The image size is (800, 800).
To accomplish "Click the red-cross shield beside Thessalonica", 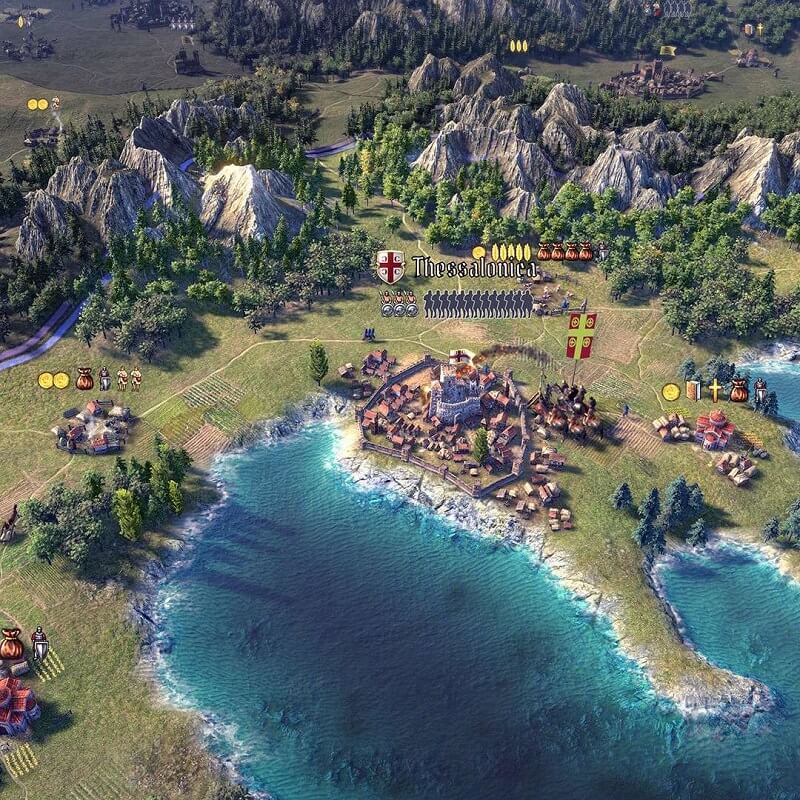I will [x=390, y=267].
